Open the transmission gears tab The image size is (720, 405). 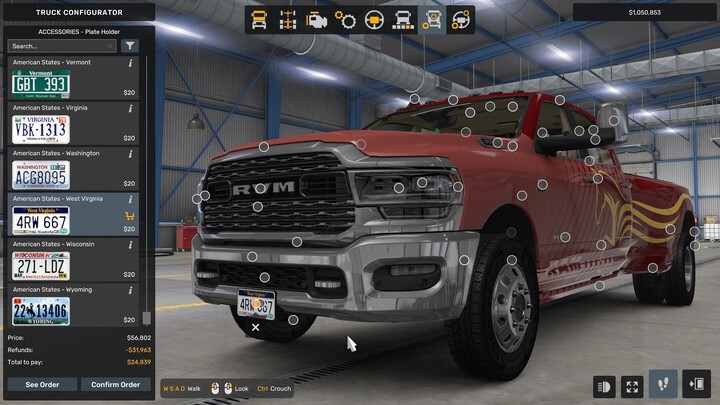pyautogui.click(x=346, y=19)
